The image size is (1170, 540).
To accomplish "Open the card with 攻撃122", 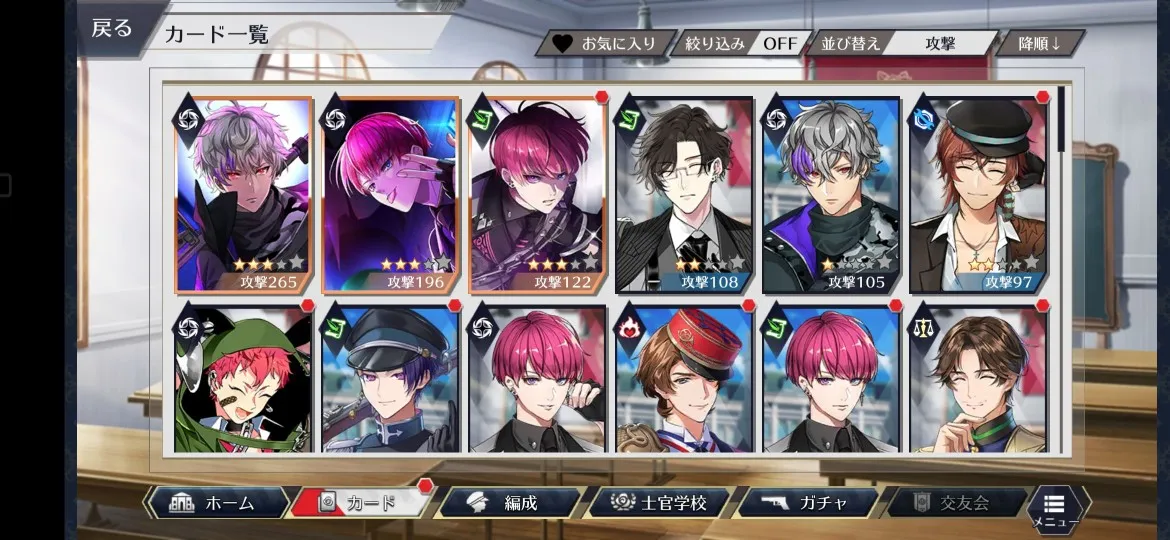I will (x=538, y=195).
